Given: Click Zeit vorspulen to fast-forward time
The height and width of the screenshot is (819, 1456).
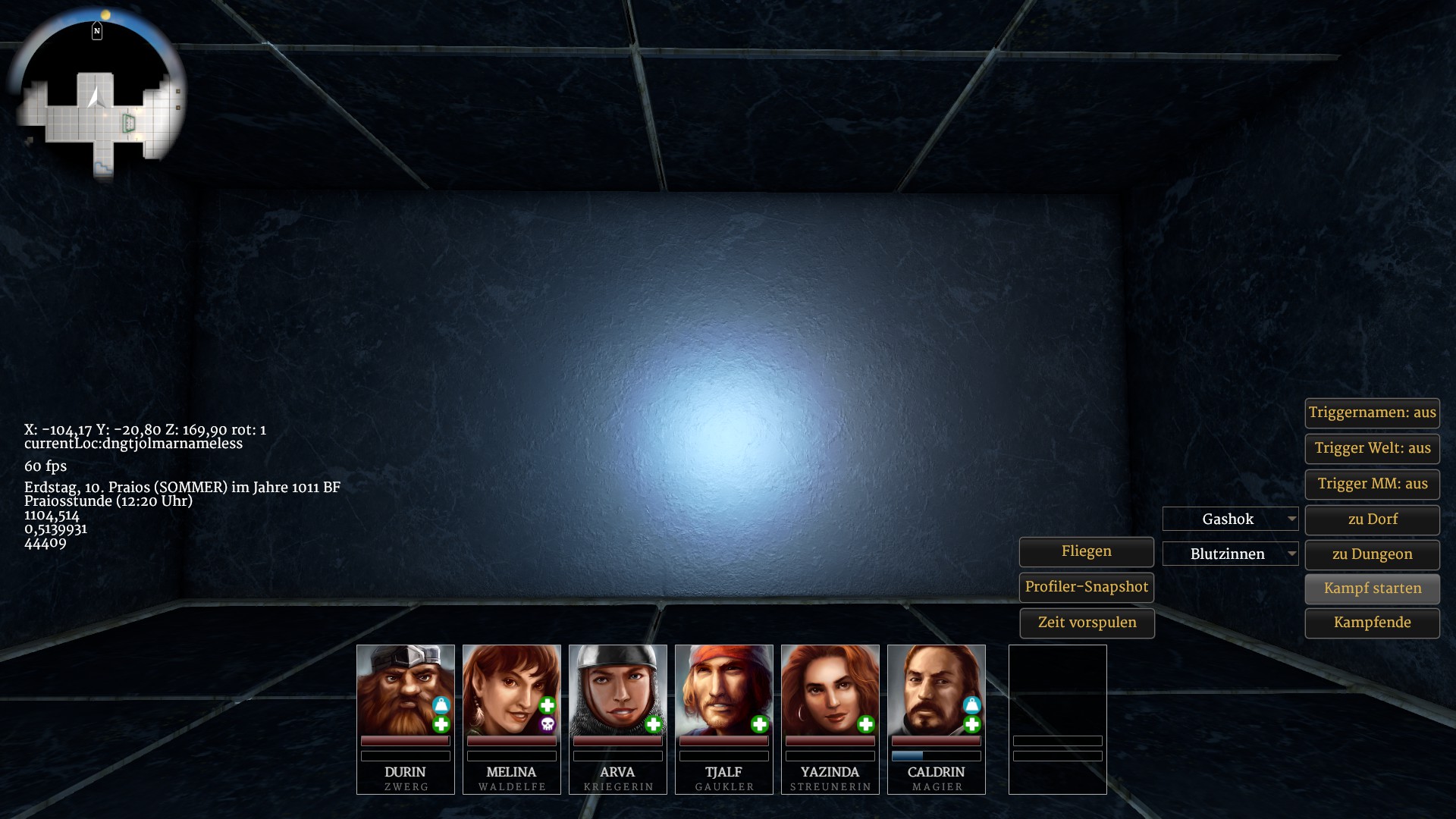Looking at the screenshot, I should tap(1086, 623).
